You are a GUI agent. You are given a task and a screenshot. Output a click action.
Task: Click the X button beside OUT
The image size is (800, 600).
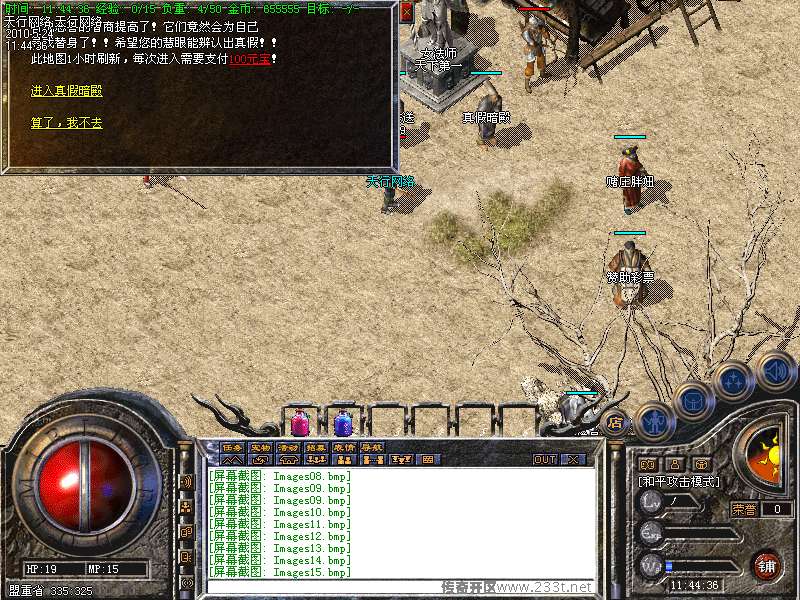pyautogui.click(x=573, y=460)
